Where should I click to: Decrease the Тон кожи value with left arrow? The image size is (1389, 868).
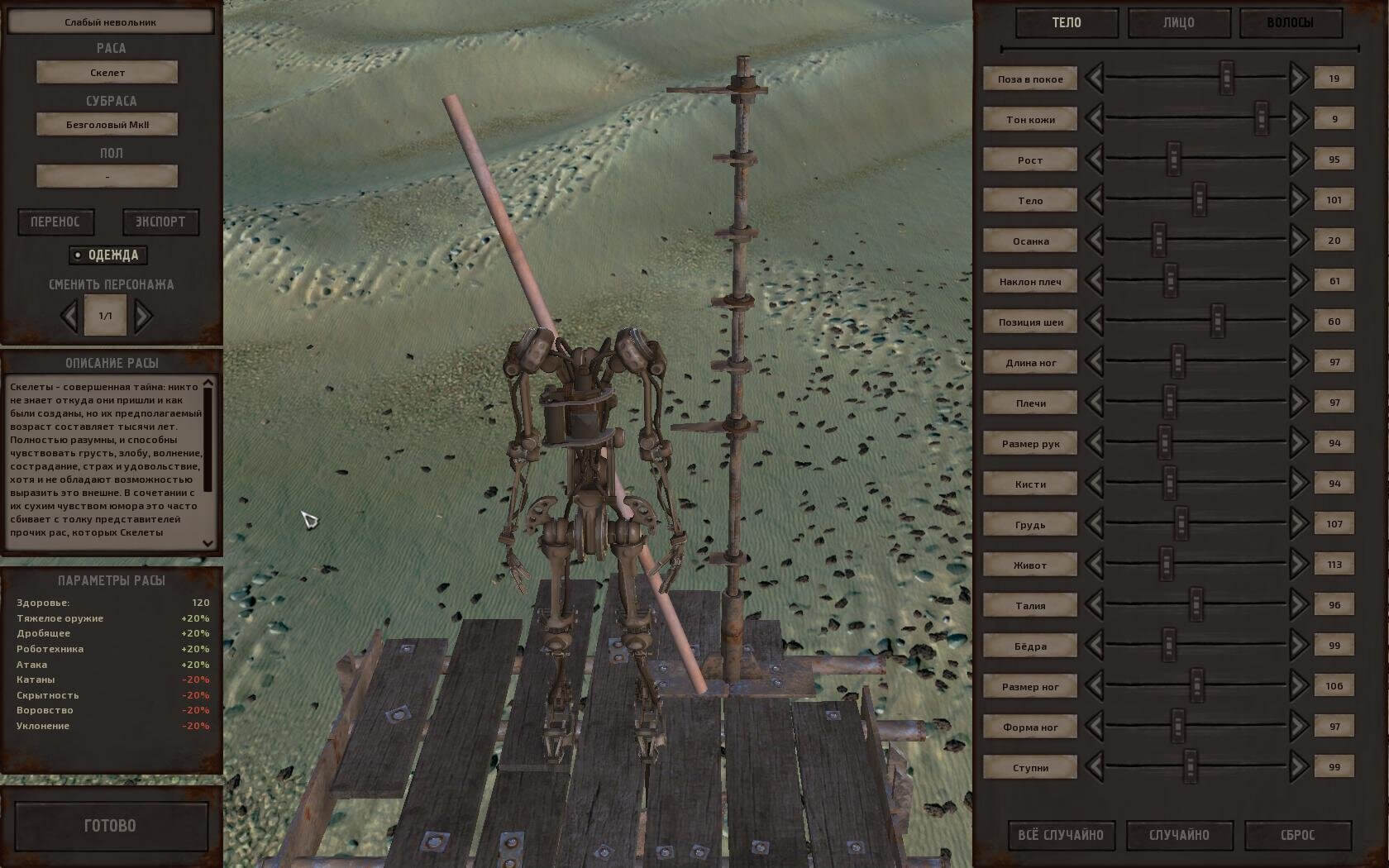pos(1094,118)
